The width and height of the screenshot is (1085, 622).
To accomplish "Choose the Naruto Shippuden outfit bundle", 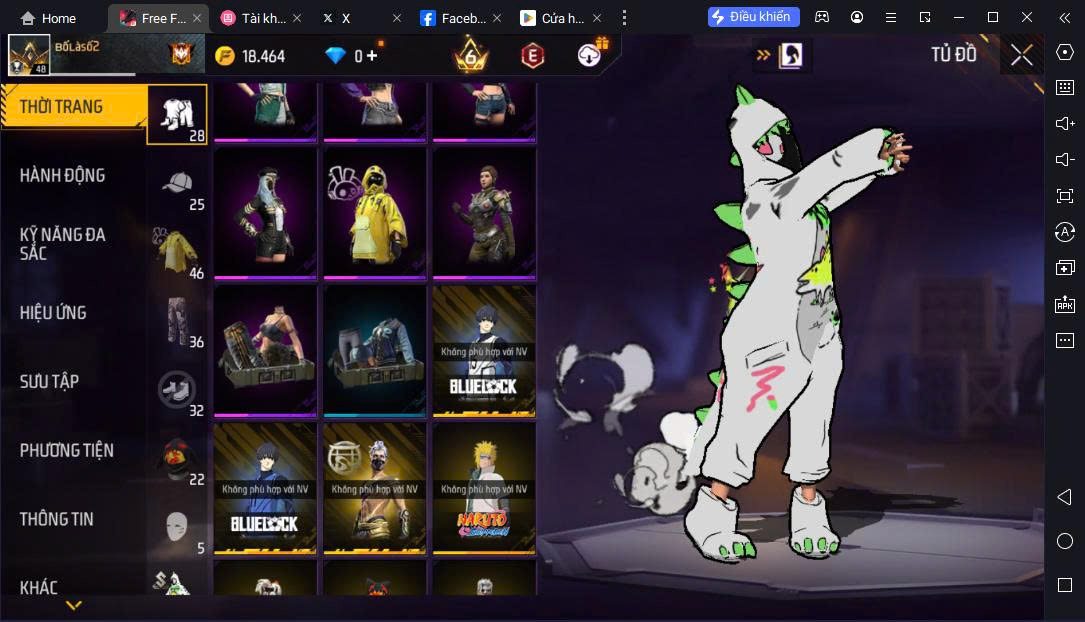I will [x=484, y=487].
